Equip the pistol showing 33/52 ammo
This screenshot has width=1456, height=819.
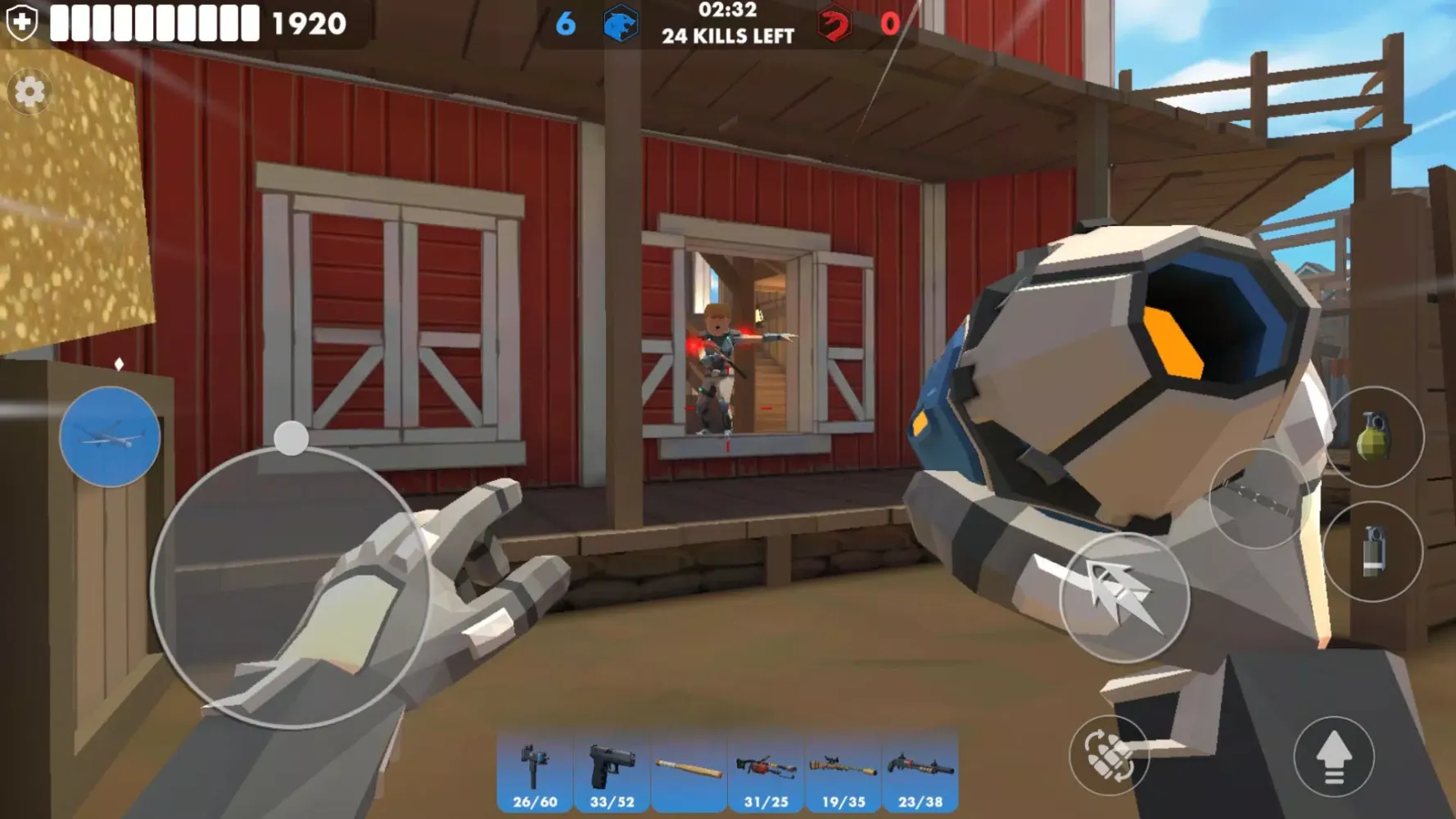pyautogui.click(x=611, y=768)
